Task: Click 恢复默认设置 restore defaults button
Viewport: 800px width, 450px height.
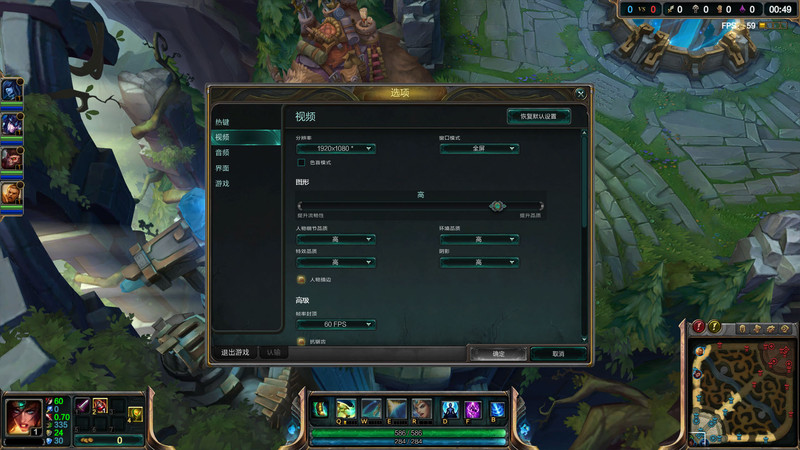Action: pos(538,116)
